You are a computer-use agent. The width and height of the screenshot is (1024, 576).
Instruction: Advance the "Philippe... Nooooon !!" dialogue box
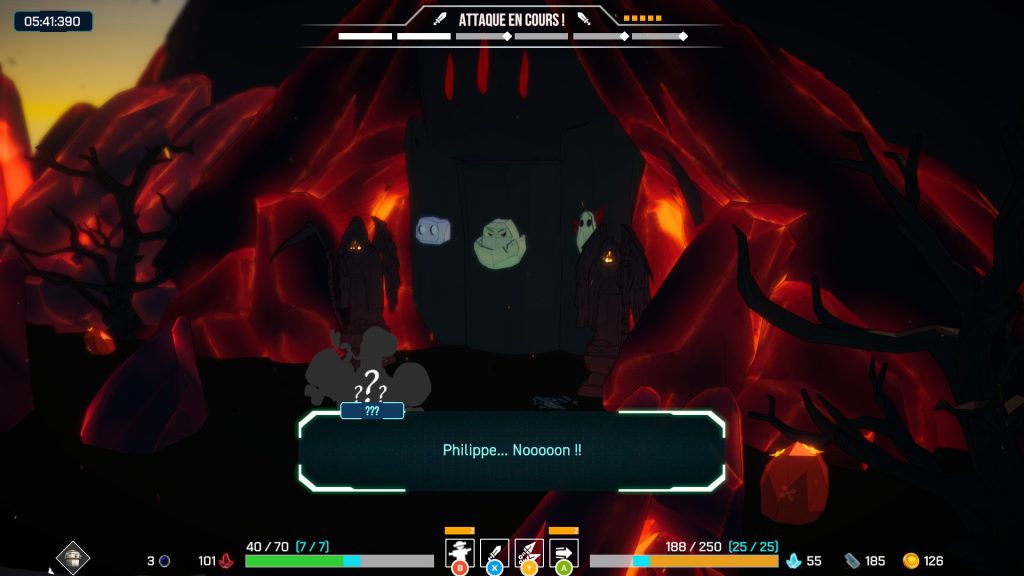pyautogui.click(x=511, y=451)
